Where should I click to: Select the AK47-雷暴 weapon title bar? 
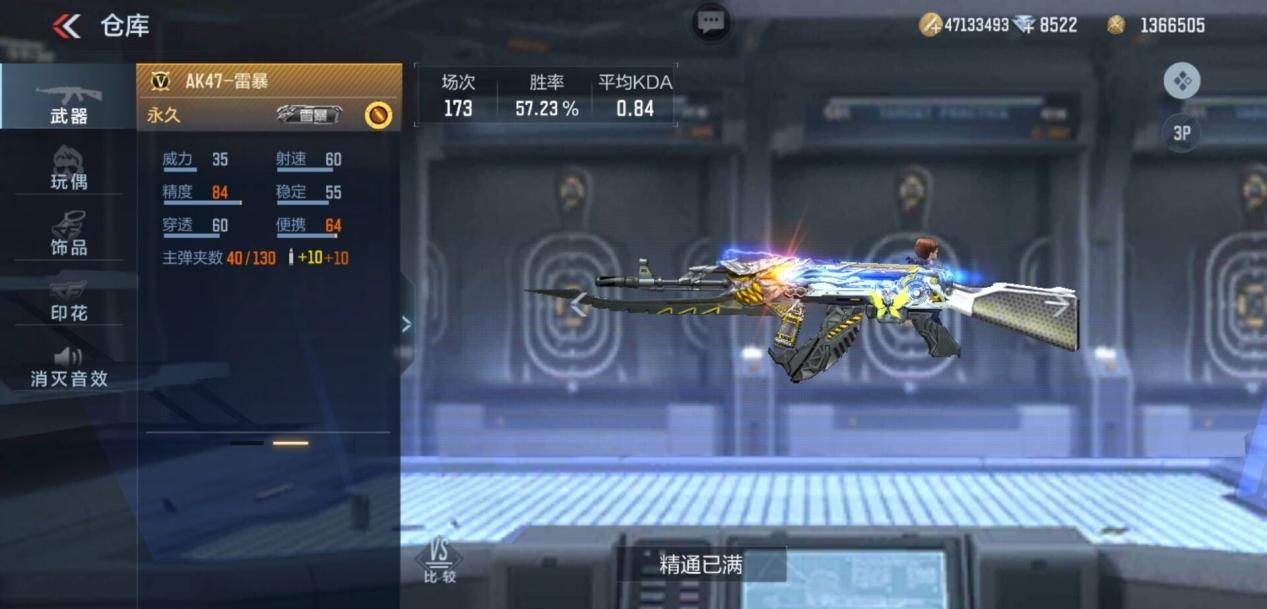[x=268, y=81]
